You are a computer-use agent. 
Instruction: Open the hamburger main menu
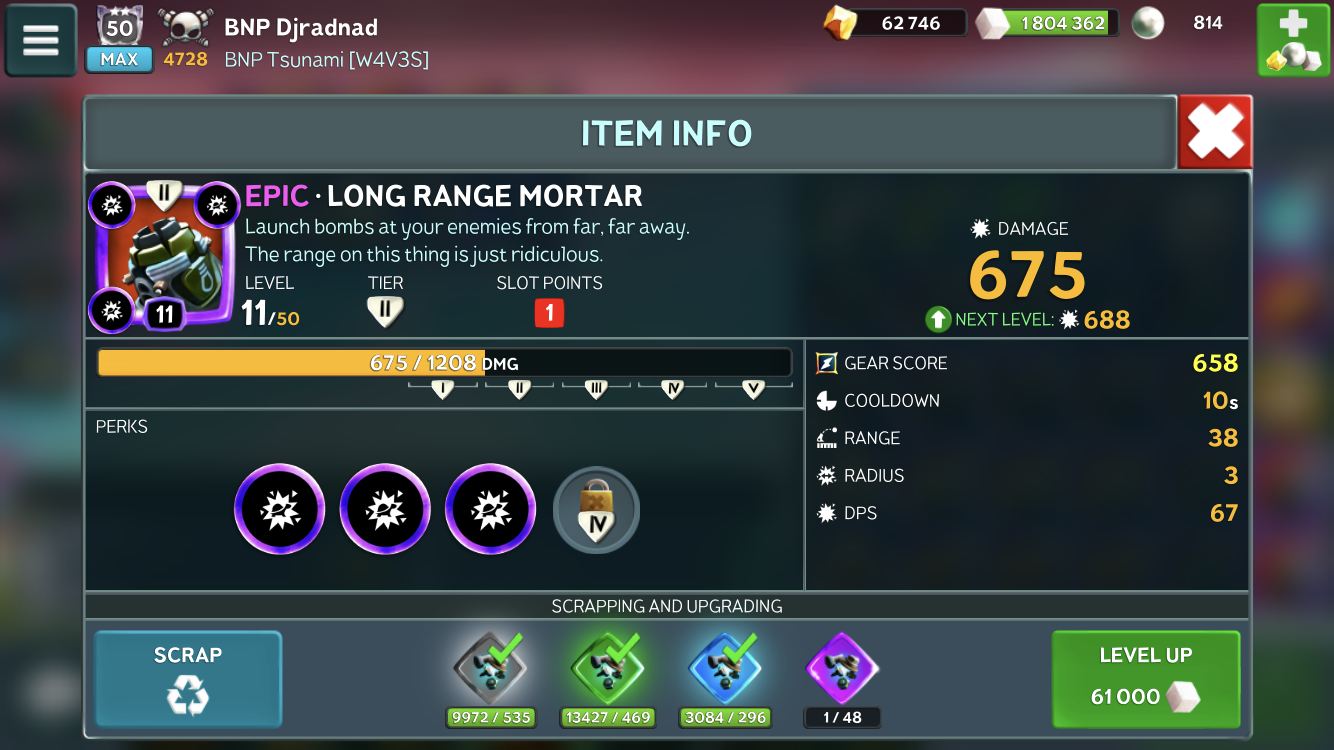(x=41, y=40)
